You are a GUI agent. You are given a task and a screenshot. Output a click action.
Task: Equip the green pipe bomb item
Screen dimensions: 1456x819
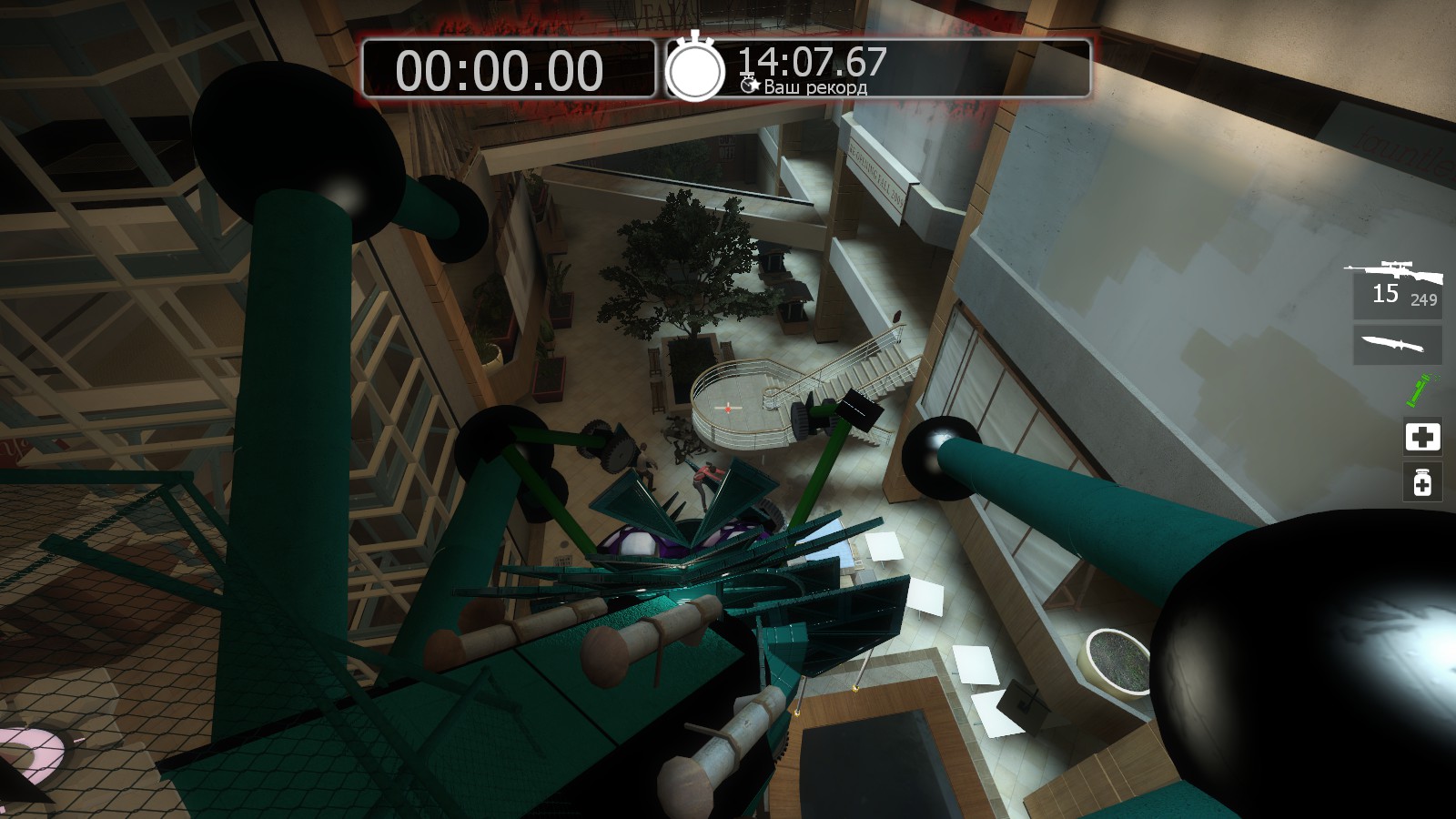click(x=1418, y=390)
